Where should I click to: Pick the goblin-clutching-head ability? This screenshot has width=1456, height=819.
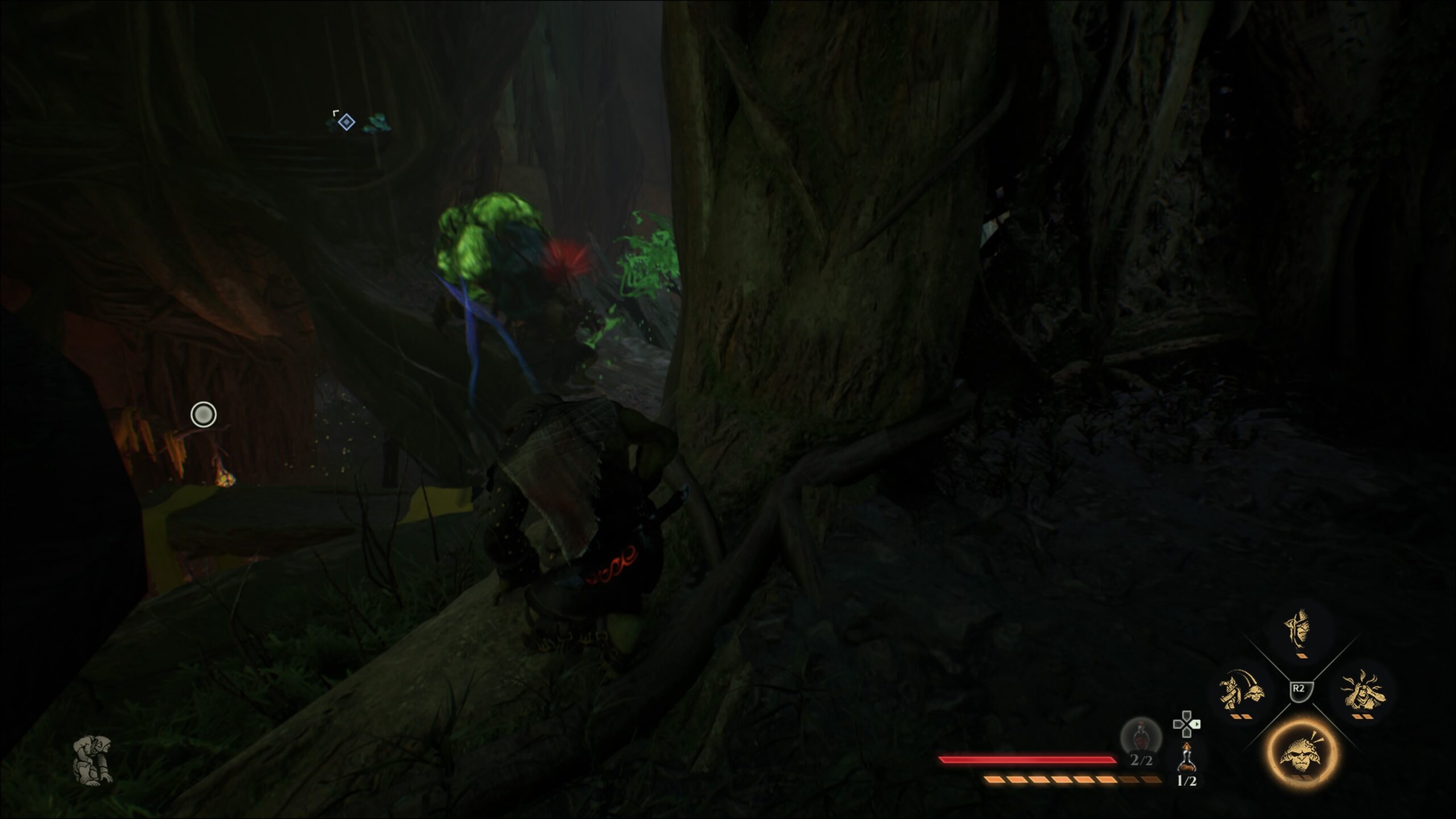point(1363,691)
